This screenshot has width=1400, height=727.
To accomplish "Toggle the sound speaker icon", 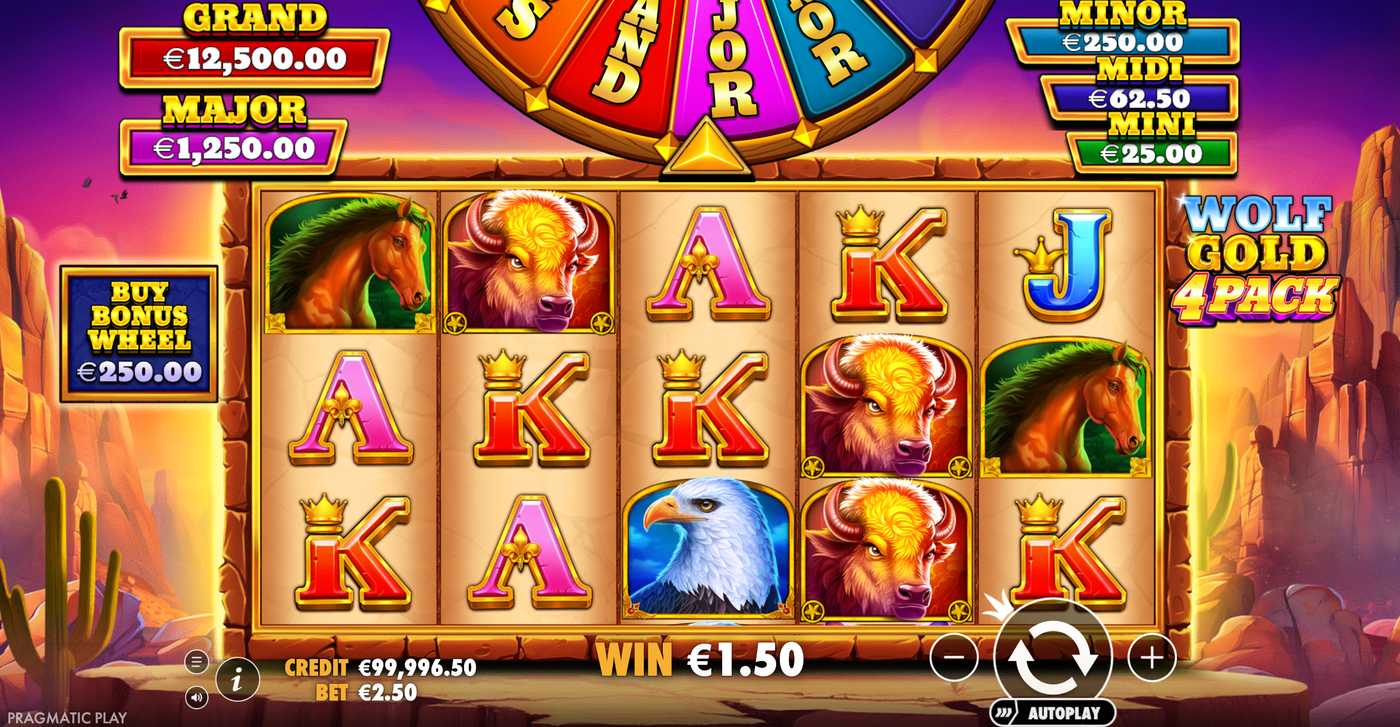I will point(197,696).
